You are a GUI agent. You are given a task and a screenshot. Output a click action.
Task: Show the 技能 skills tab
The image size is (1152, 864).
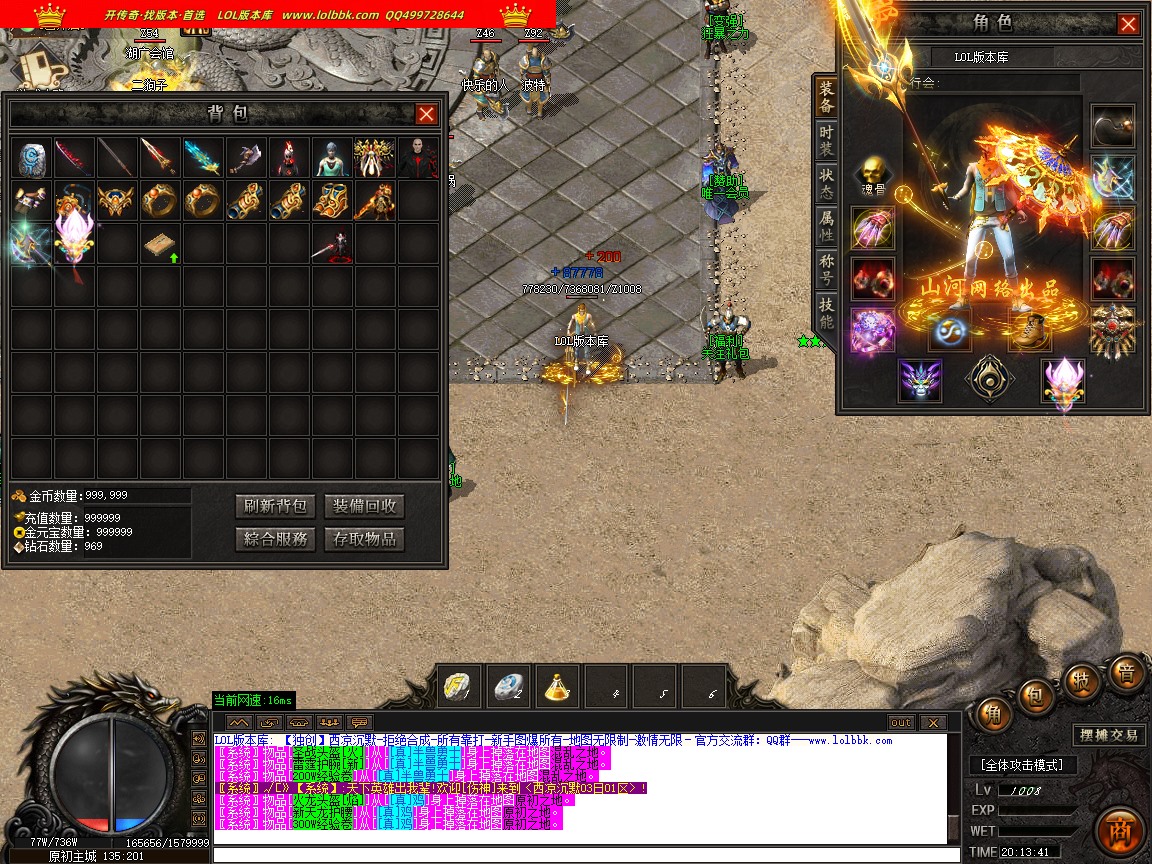coord(826,312)
